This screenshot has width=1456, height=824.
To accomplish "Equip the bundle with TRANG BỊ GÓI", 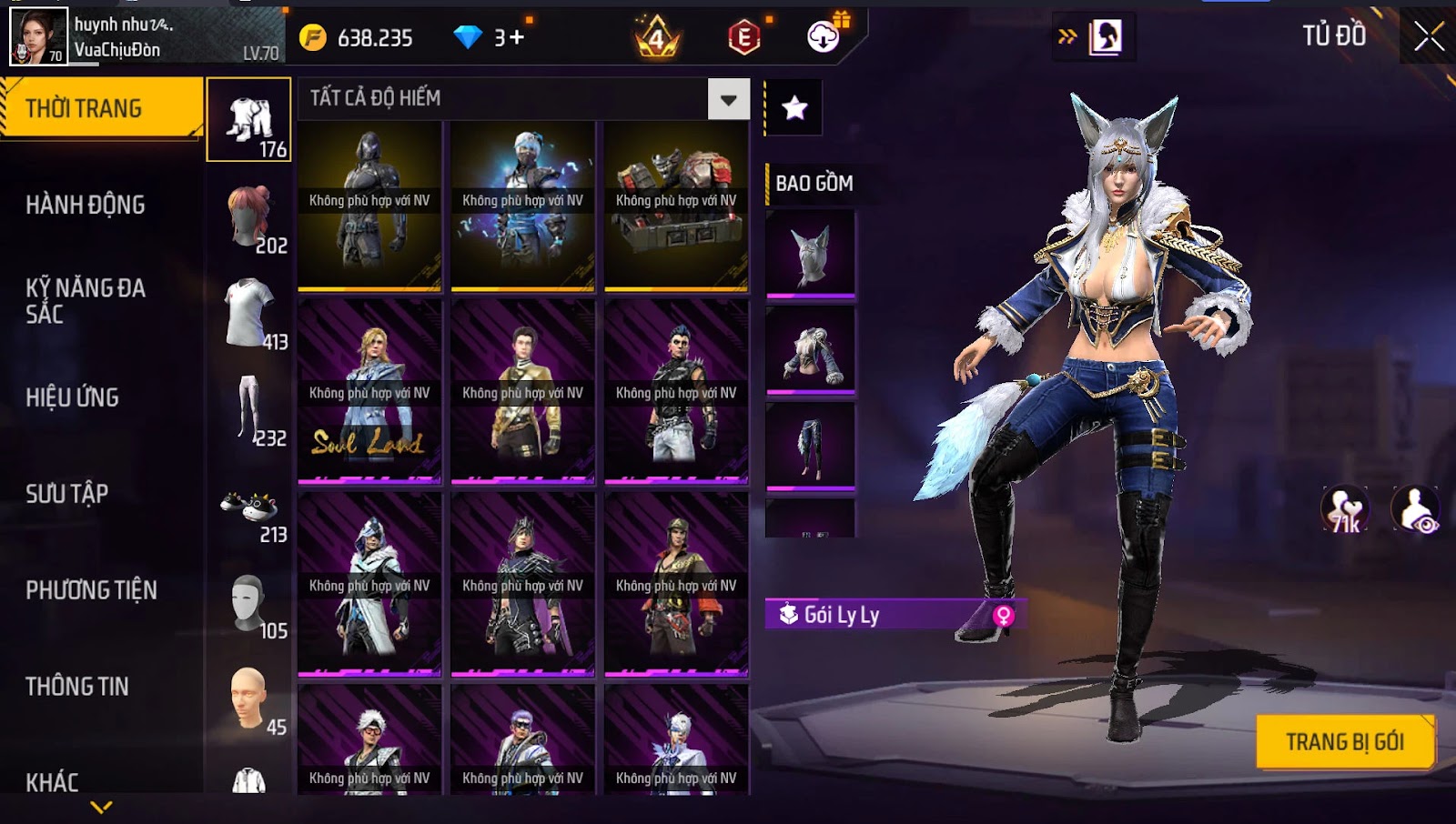I will pyautogui.click(x=1344, y=742).
